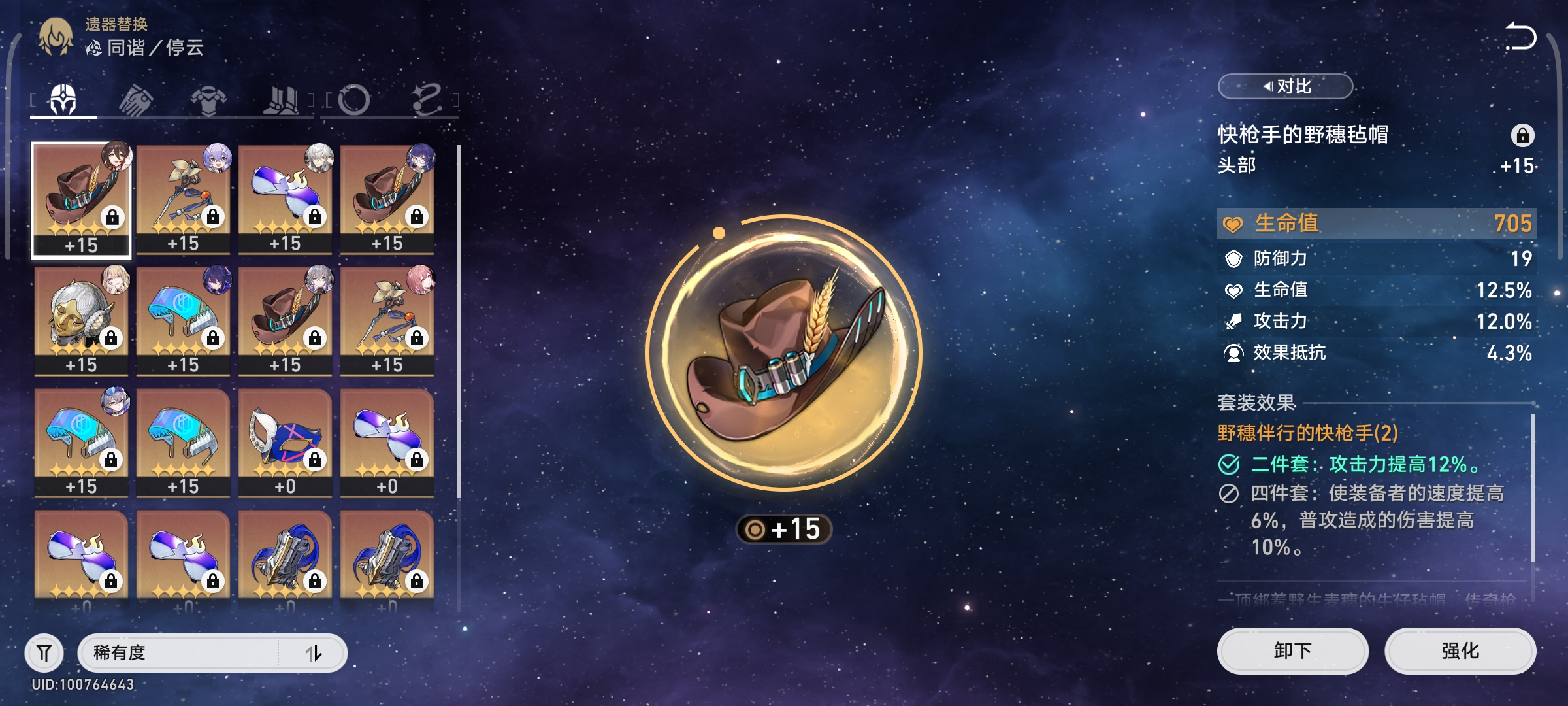Unequip relic with 卸下 button

[x=1292, y=650]
